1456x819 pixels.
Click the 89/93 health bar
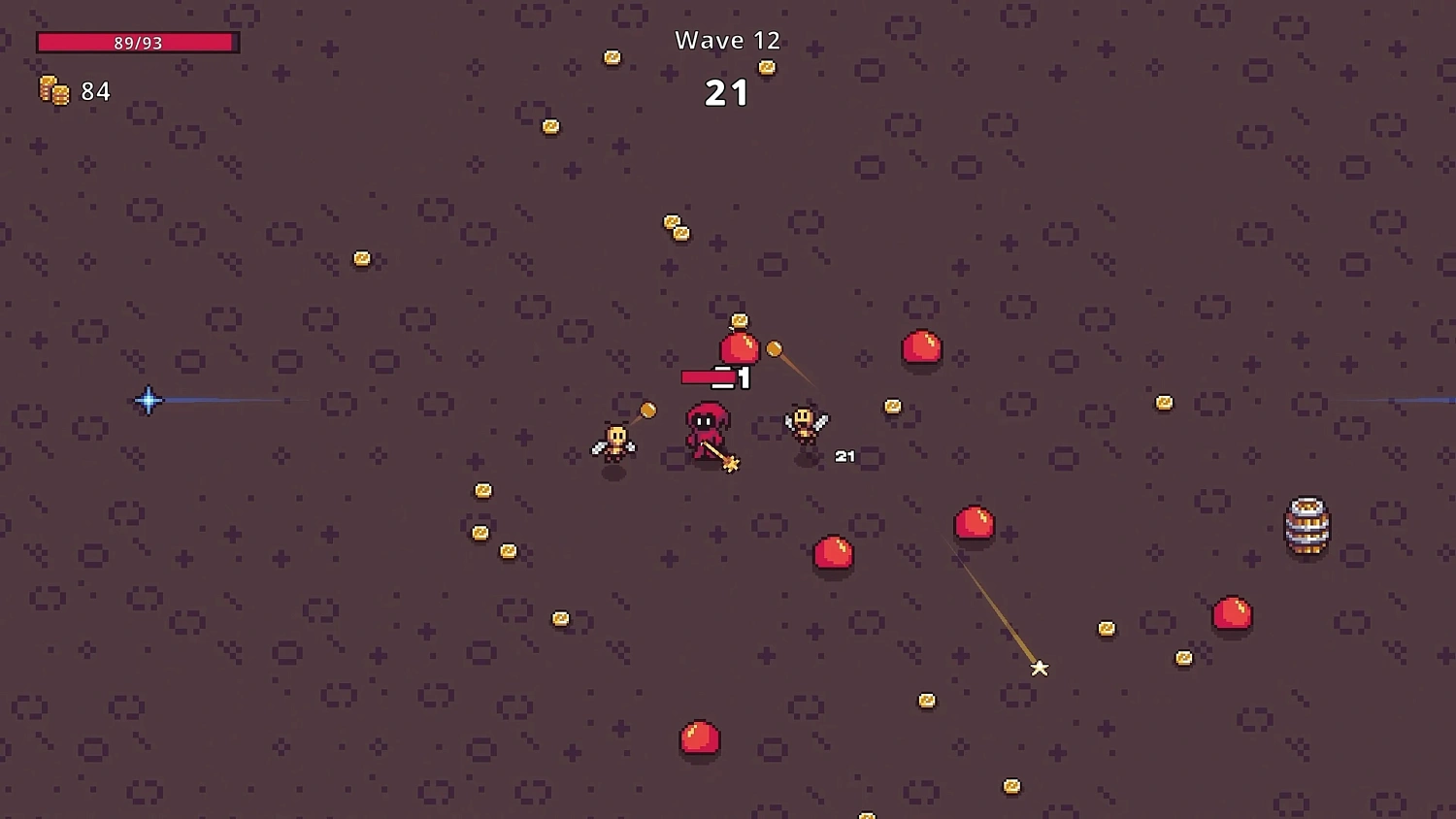click(x=136, y=42)
